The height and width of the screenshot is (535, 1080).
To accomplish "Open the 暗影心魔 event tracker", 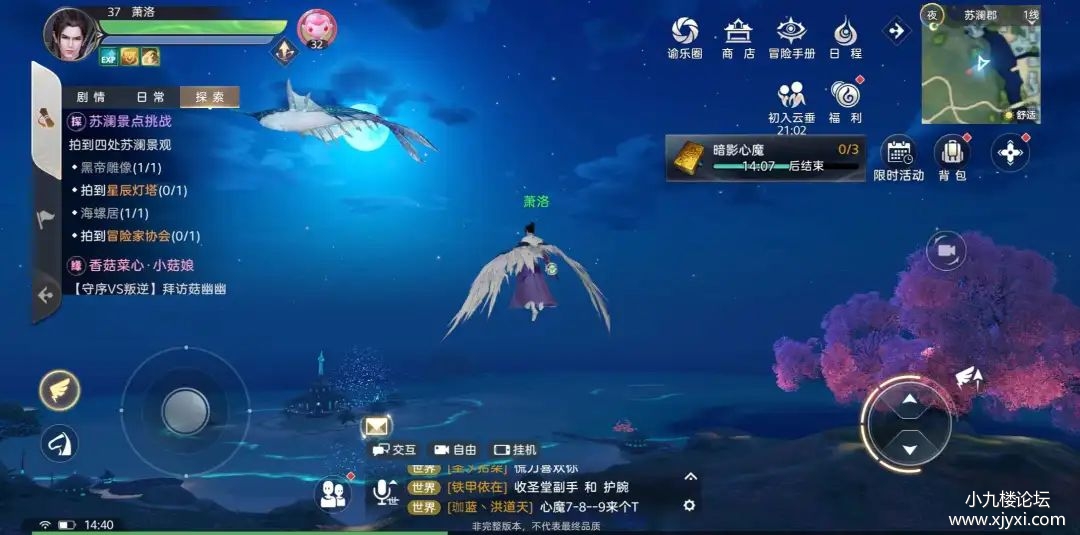I will tap(765, 157).
